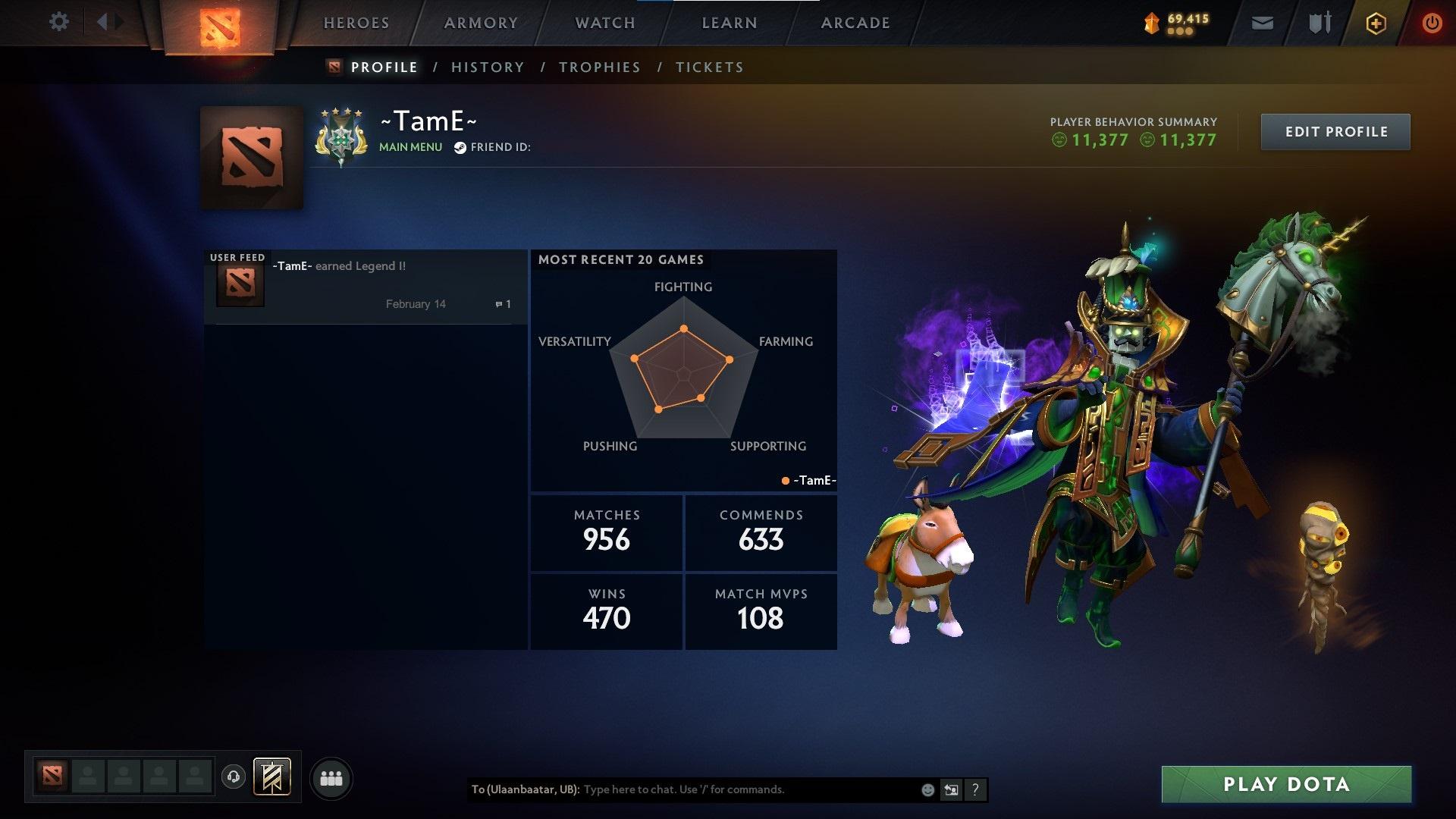Open chat help with the question mark icon

974,789
